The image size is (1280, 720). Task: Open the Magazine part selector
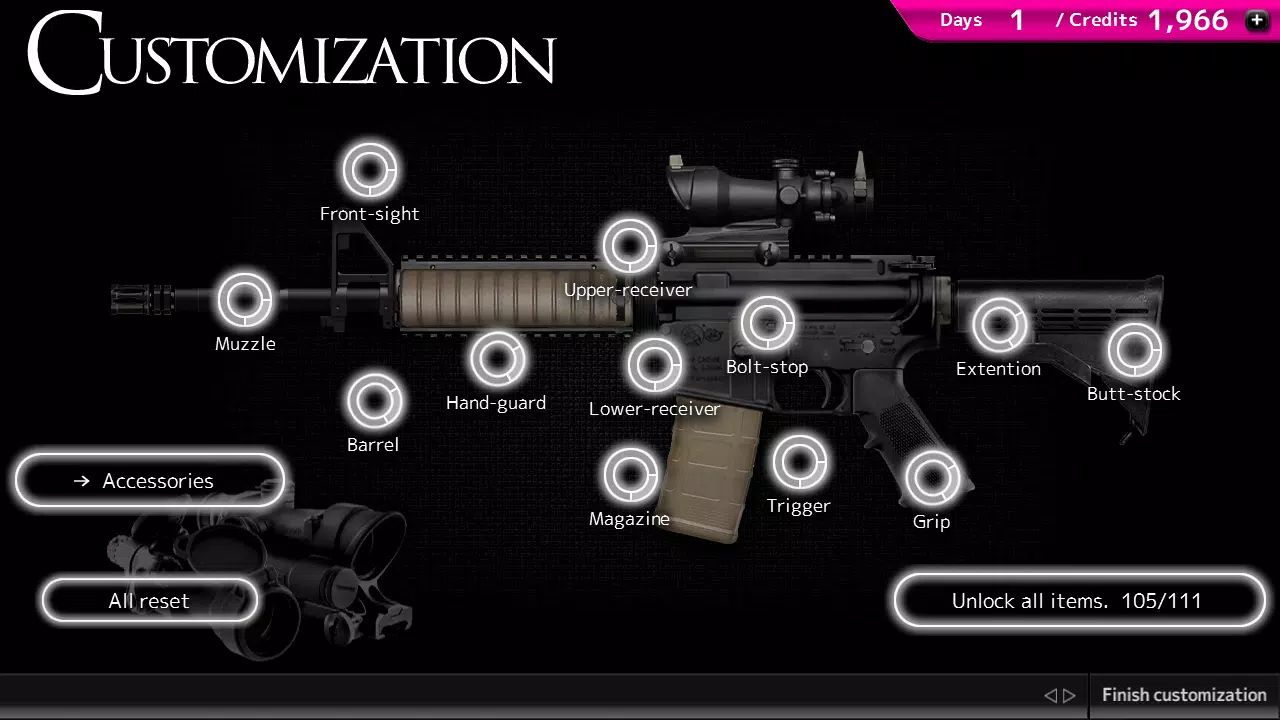coord(629,474)
